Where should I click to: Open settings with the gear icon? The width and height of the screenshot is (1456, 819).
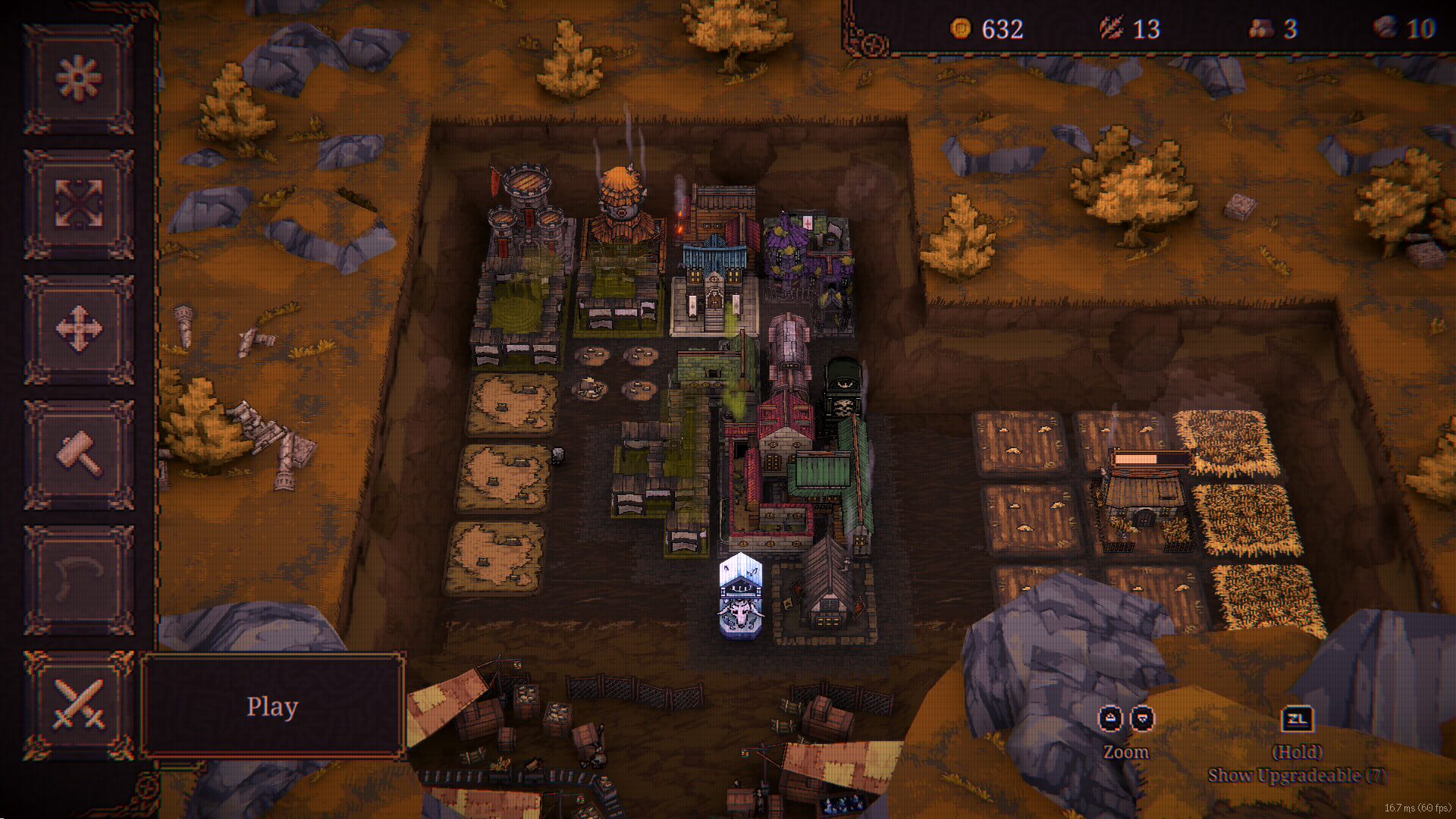pos(79,78)
